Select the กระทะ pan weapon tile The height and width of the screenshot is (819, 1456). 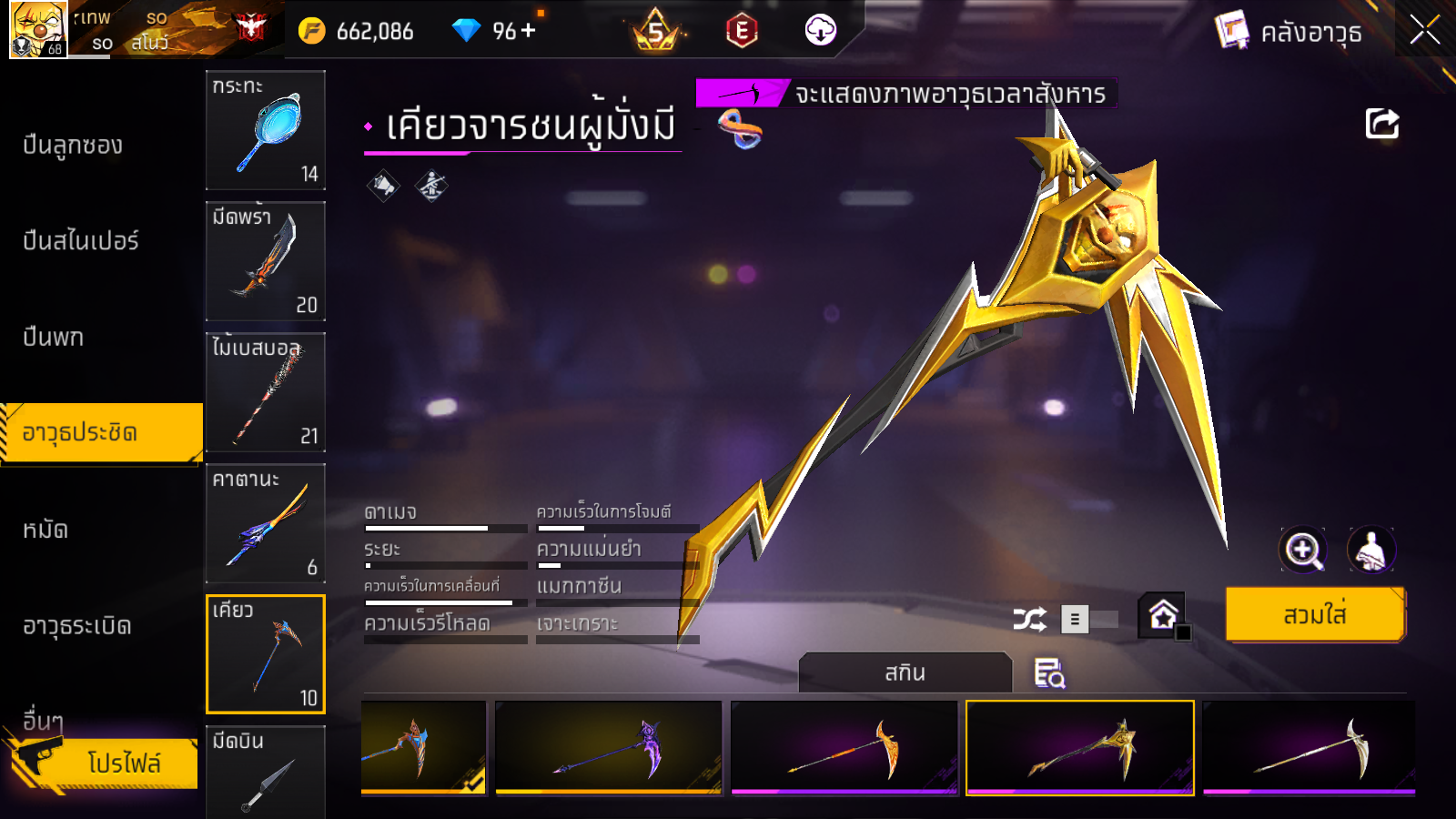coord(266,130)
